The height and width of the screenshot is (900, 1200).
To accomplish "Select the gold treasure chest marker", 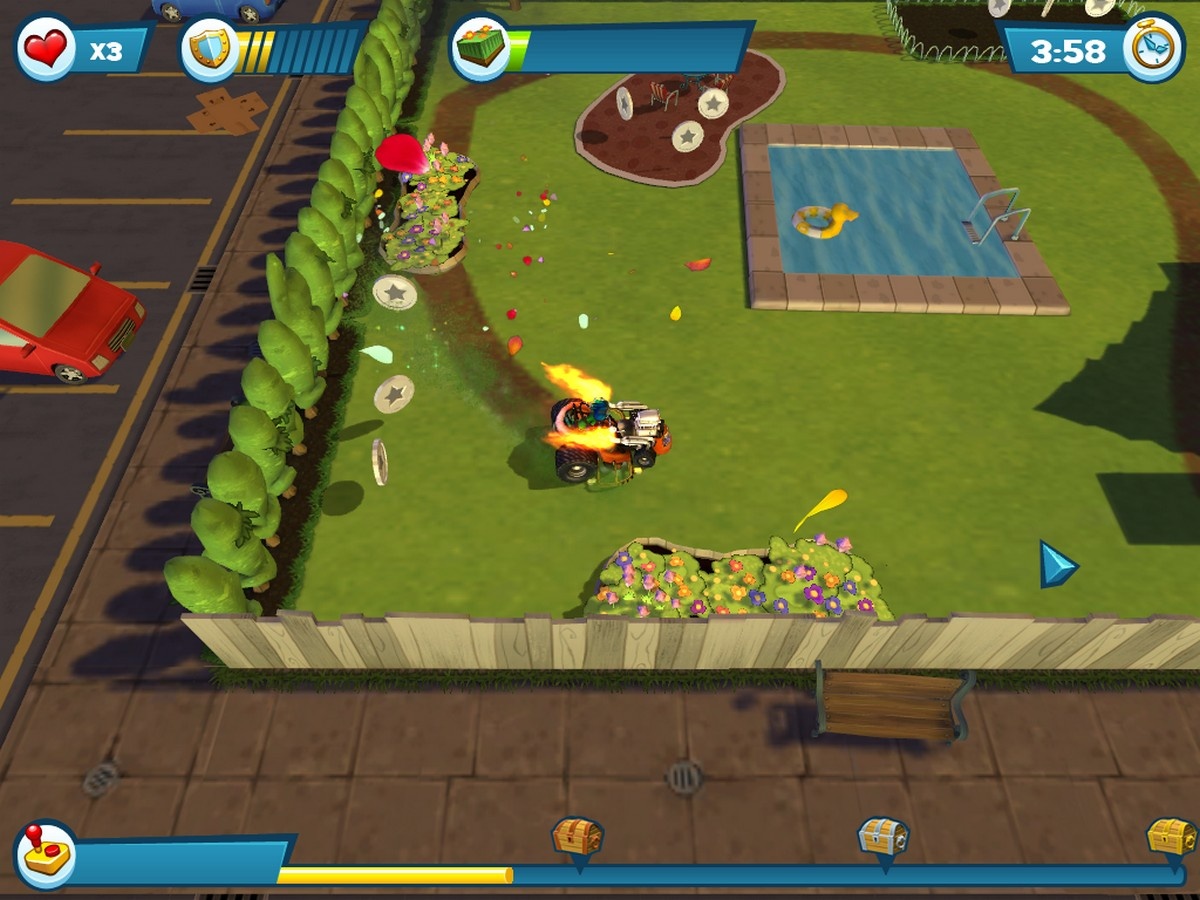I will click(x=1171, y=837).
